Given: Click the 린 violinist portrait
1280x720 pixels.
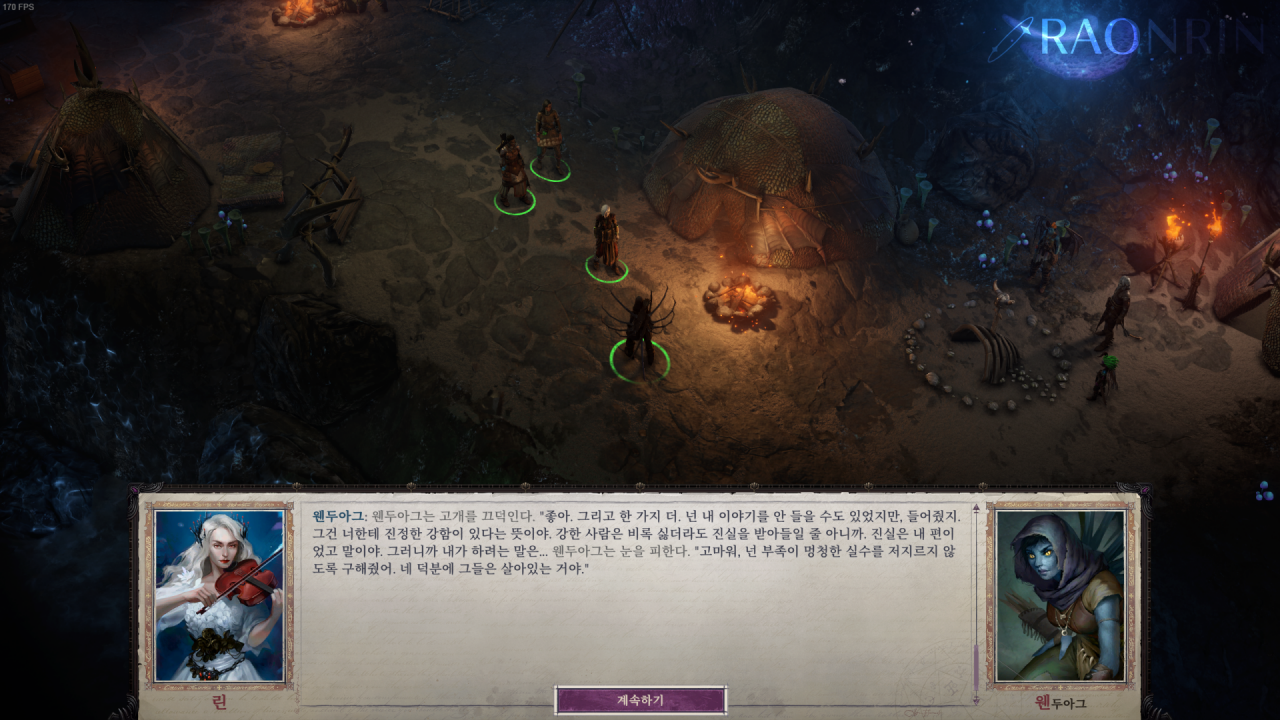Looking at the screenshot, I should (x=220, y=596).
